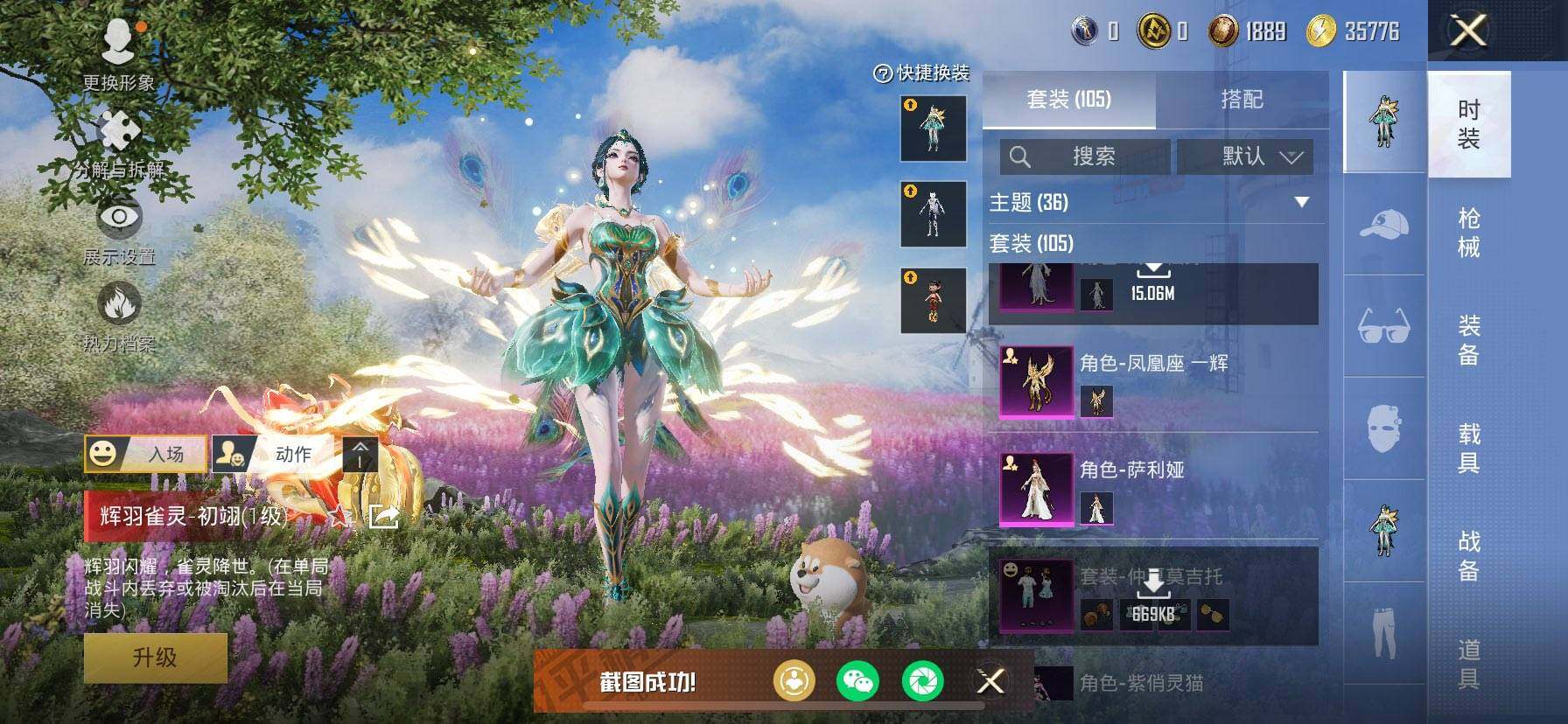The image size is (1568, 724).
Task: Open the 枪械 firearms category
Action: click(1469, 233)
